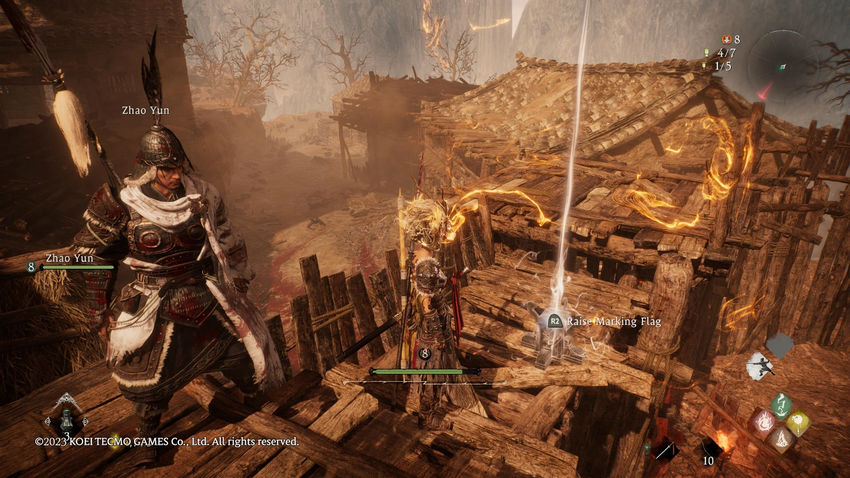Cast the brown earth spell diamond

[x=782, y=440]
